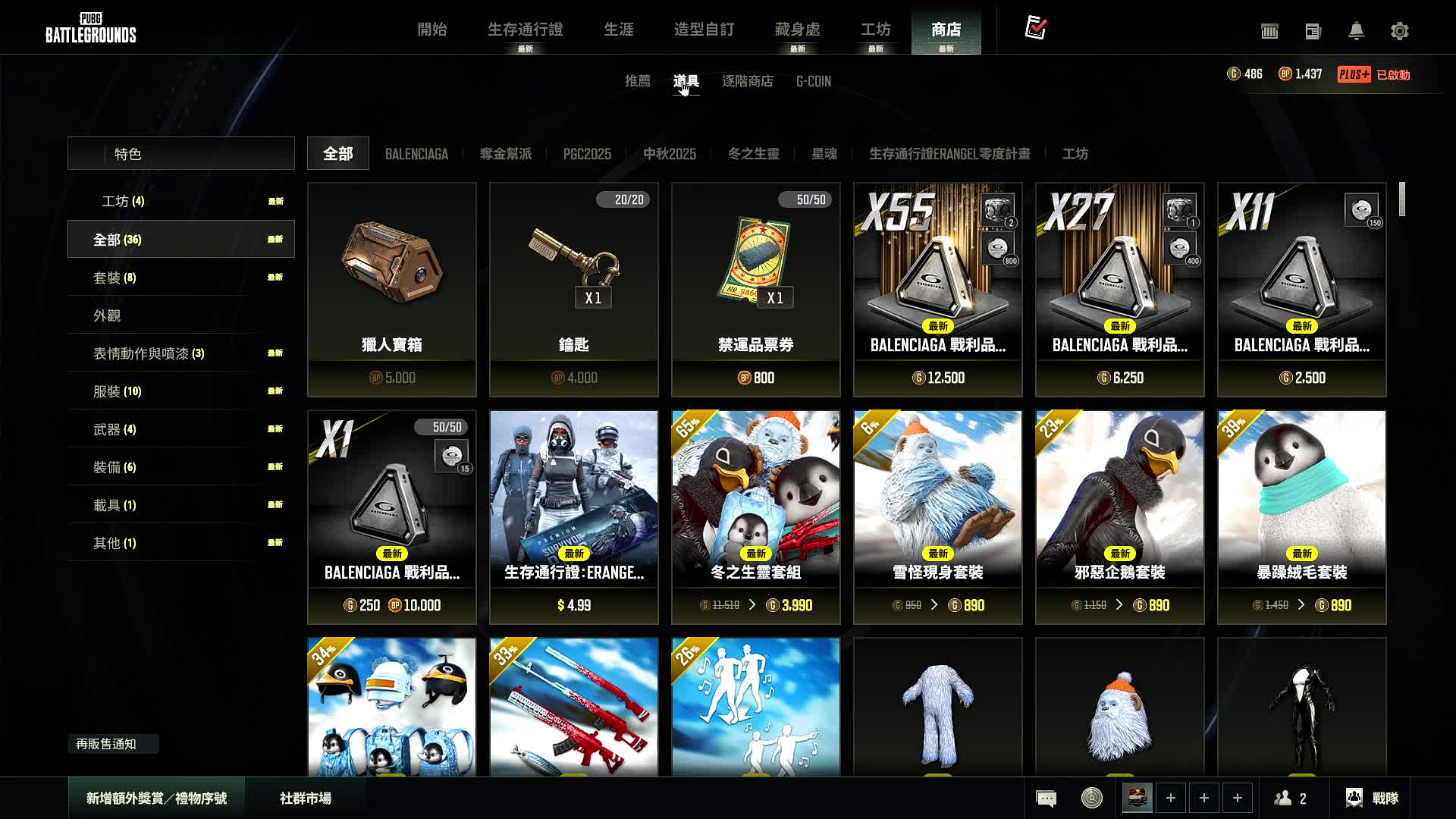1456x819 pixels.
Task: Switch to the 生存通行證 tab
Action: click(x=525, y=30)
